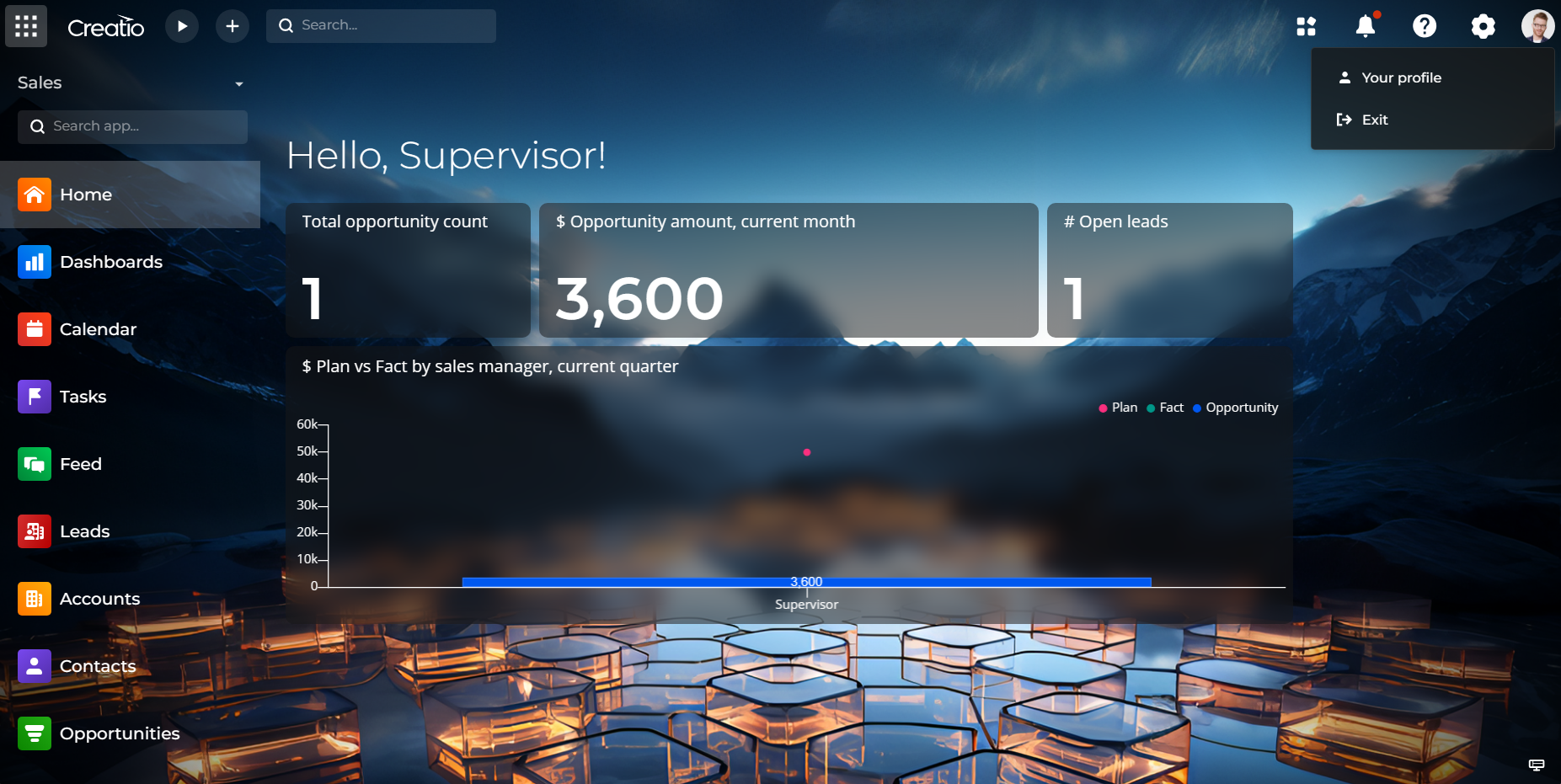The image size is (1561, 784).
Task: Open the Accounts section
Action: click(99, 599)
